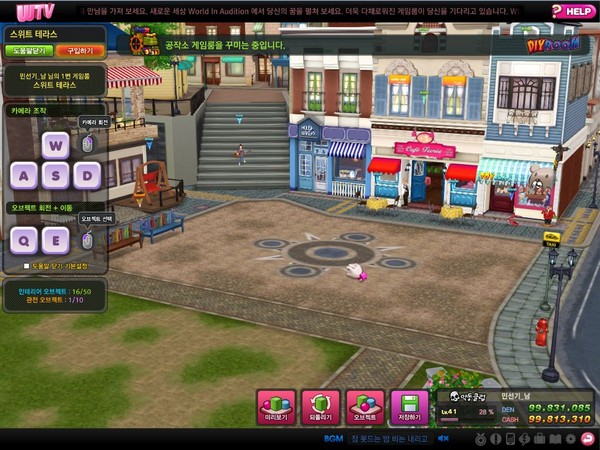This screenshot has width=600, height=450.
Task: Open the 오브젝트 object menu
Action: tap(364, 407)
